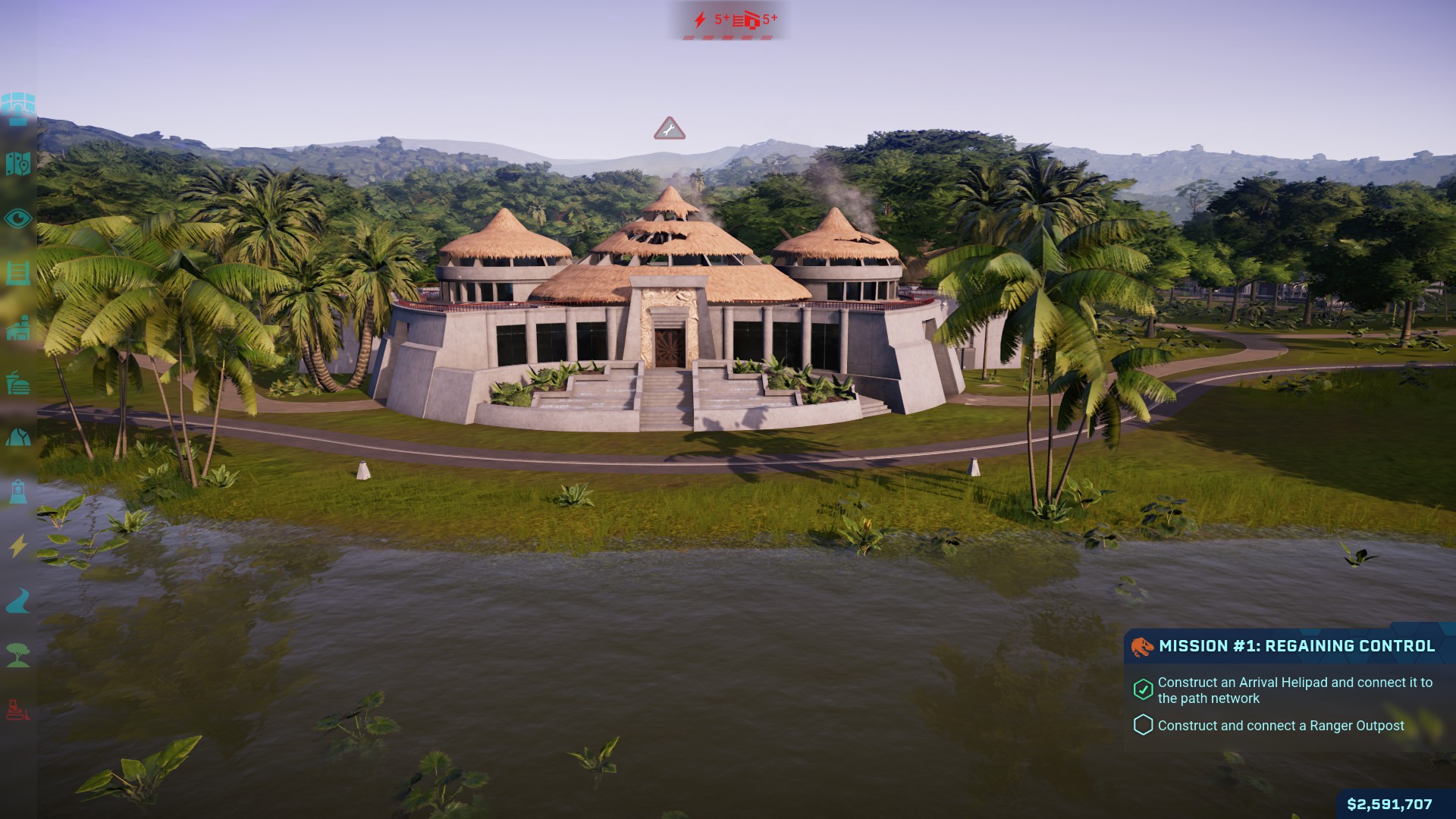Click the wrench repair warning marker
This screenshot has width=1456, height=819.
click(669, 130)
